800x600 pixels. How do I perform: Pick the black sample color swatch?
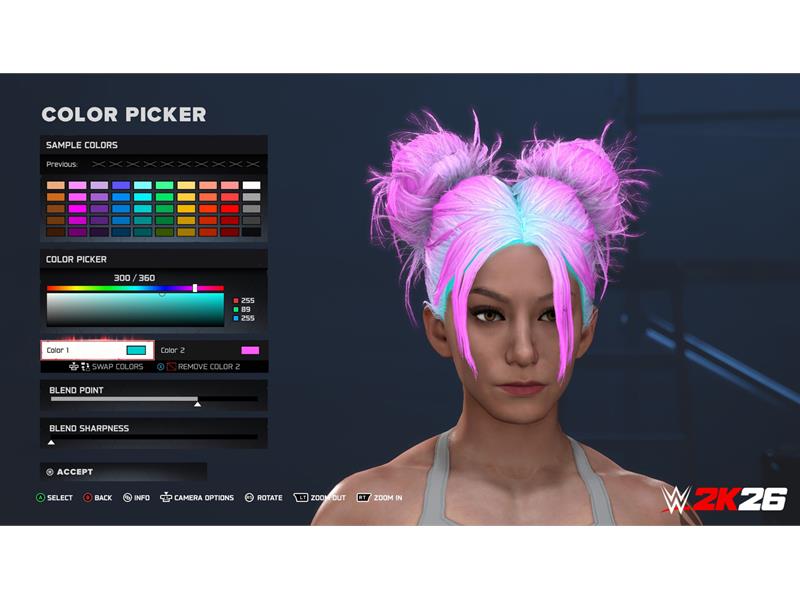251,232
